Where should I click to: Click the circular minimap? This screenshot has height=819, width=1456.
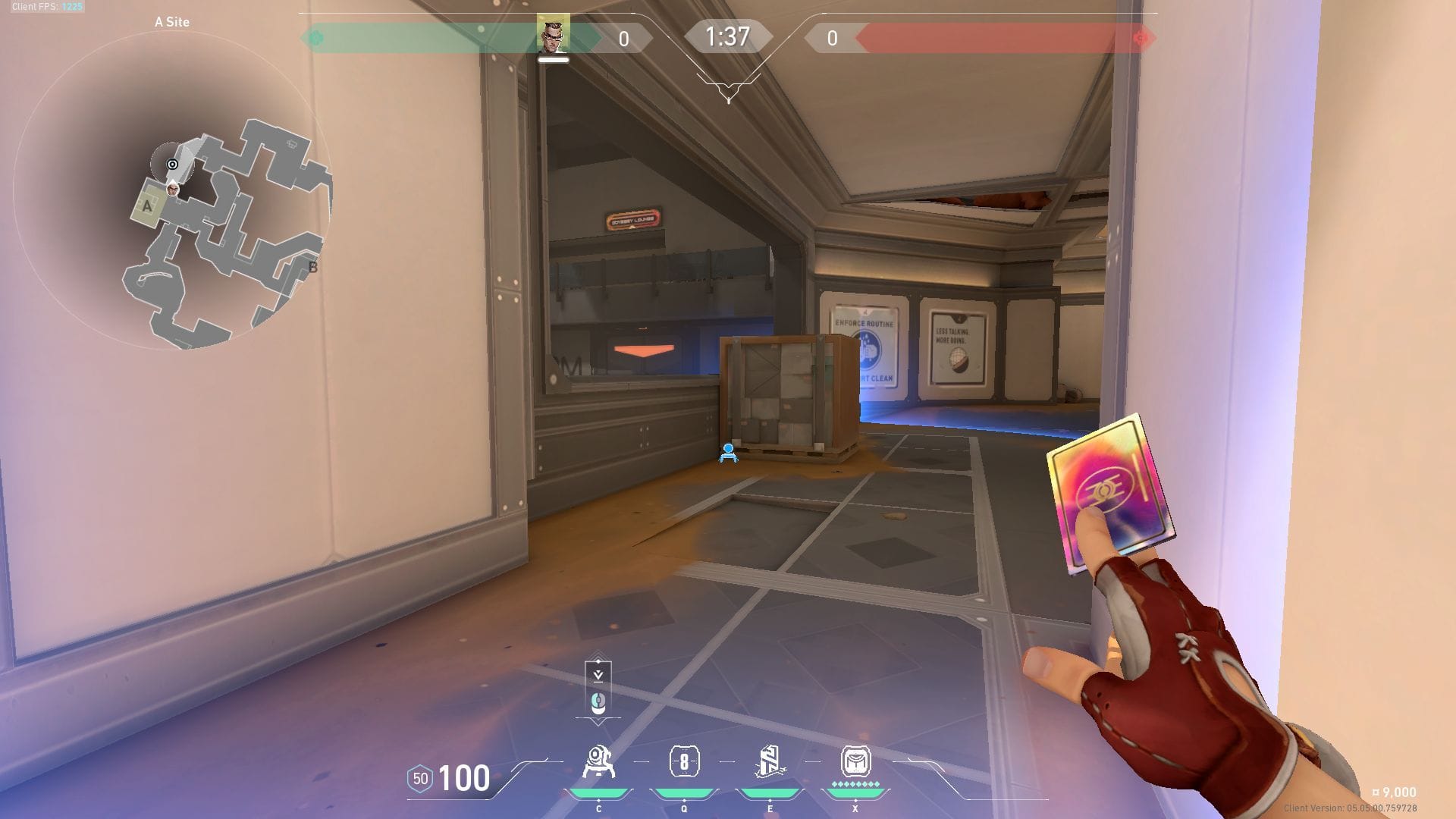point(172,190)
